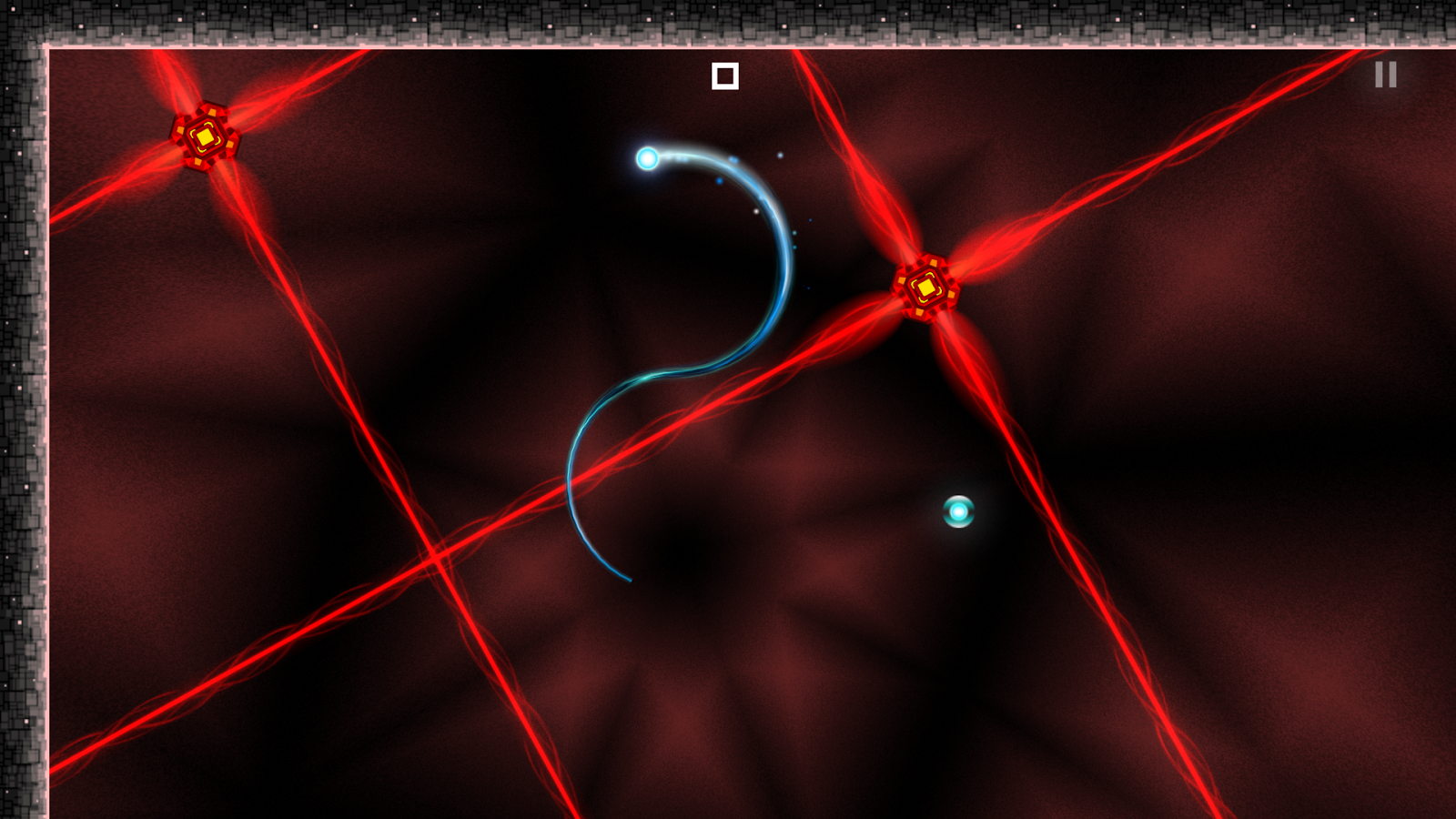The height and width of the screenshot is (819, 1456).
Task: Collect the small cyan orb on the right
Action: 958,513
